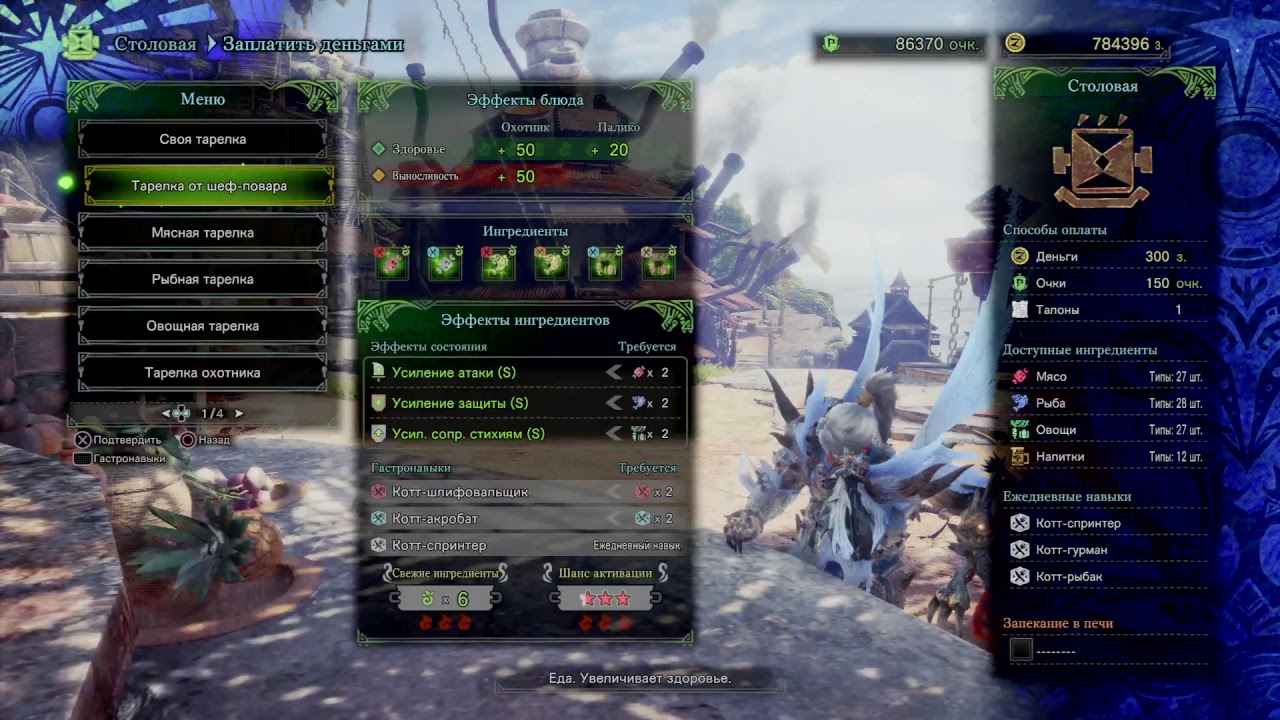Go to previous menu page arrow

(166, 413)
